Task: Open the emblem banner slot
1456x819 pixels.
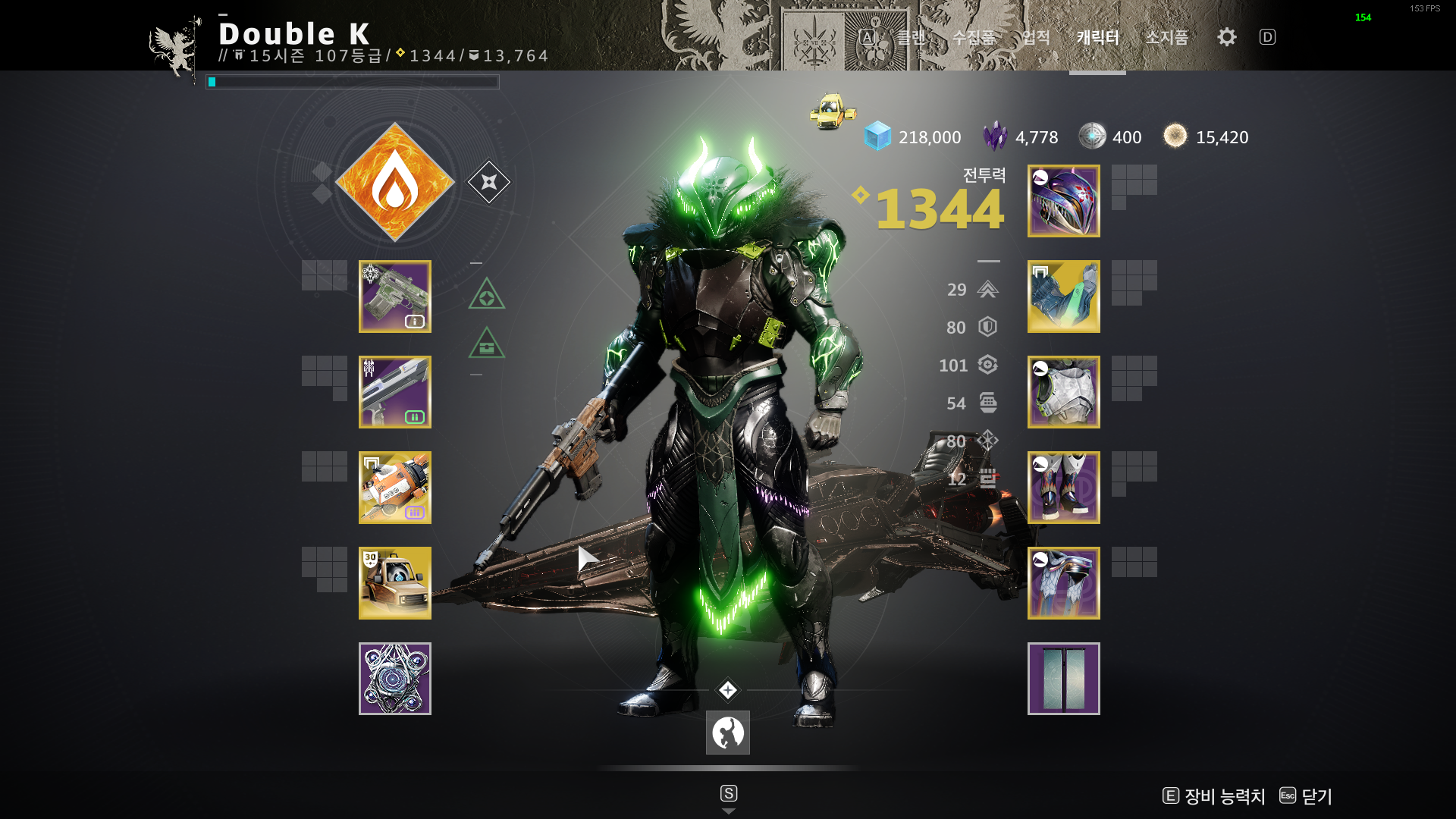Action: click(x=1064, y=679)
